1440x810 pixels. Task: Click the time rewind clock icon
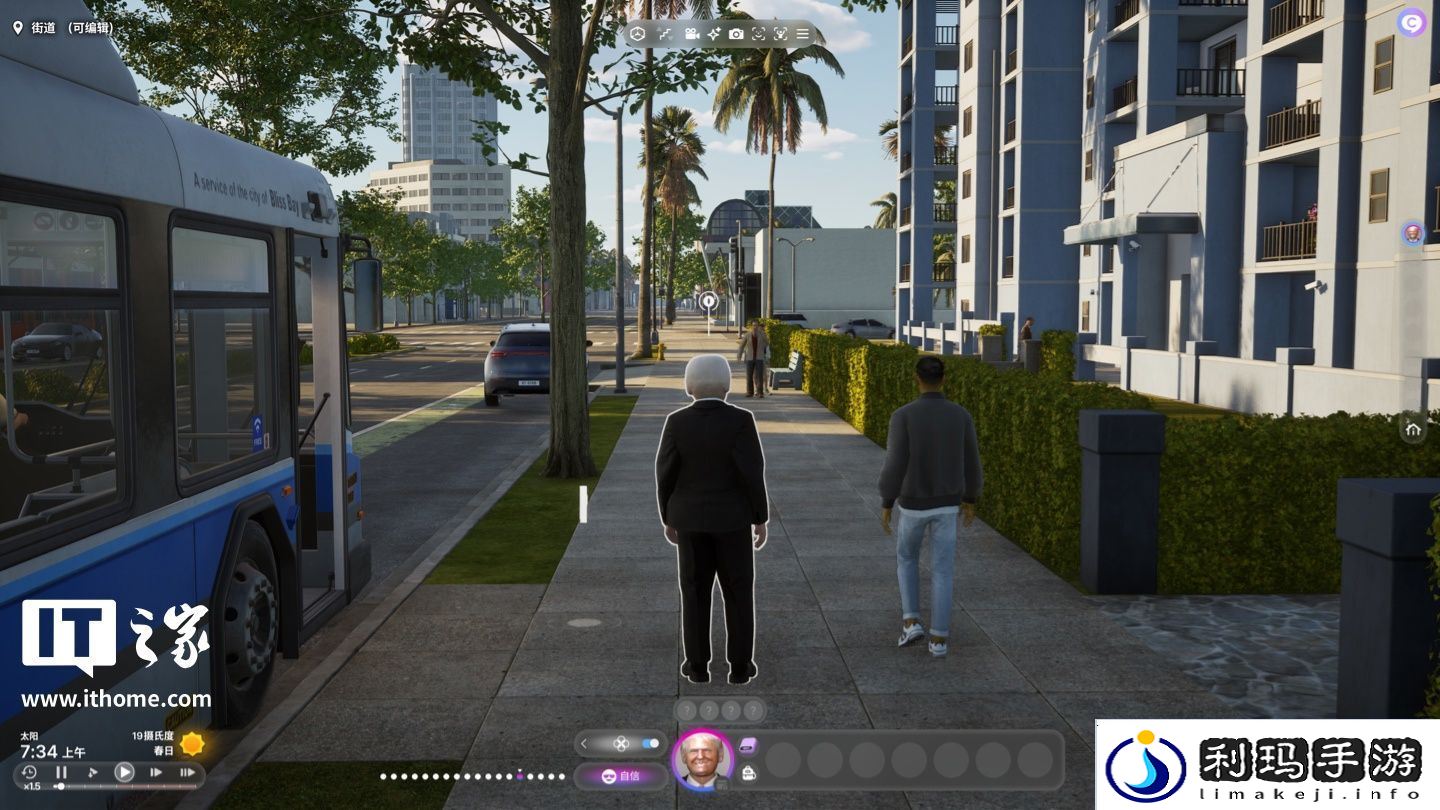click(x=29, y=772)
